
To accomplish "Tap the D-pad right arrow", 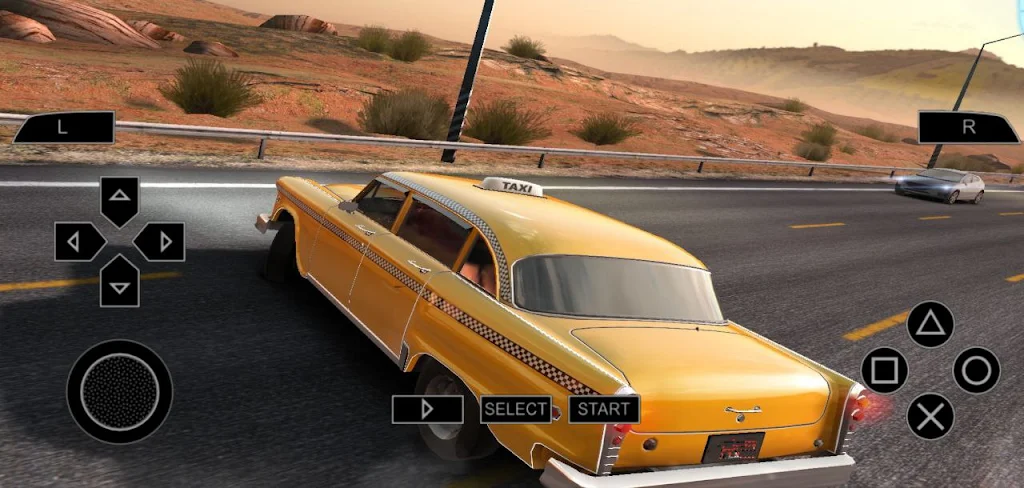I will tap(160, 241).
